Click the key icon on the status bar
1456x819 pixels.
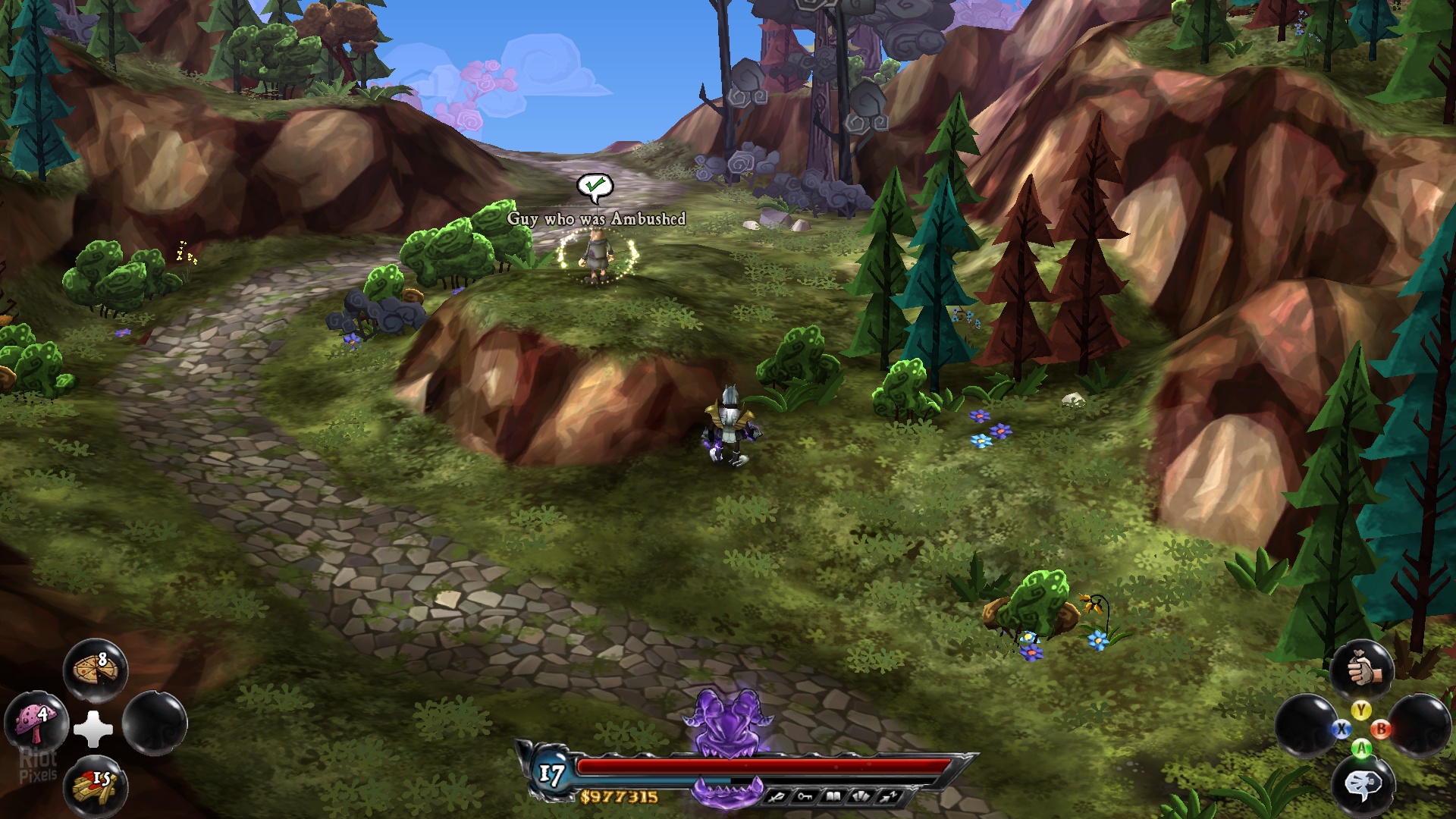click(x=805, y=797)
